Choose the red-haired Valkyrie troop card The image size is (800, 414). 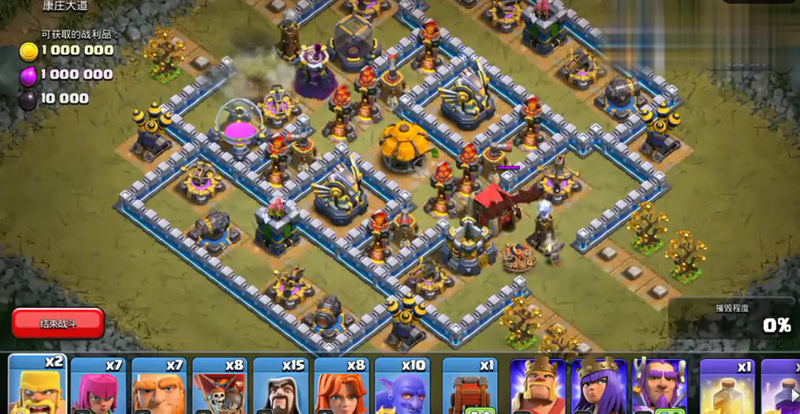342,386
